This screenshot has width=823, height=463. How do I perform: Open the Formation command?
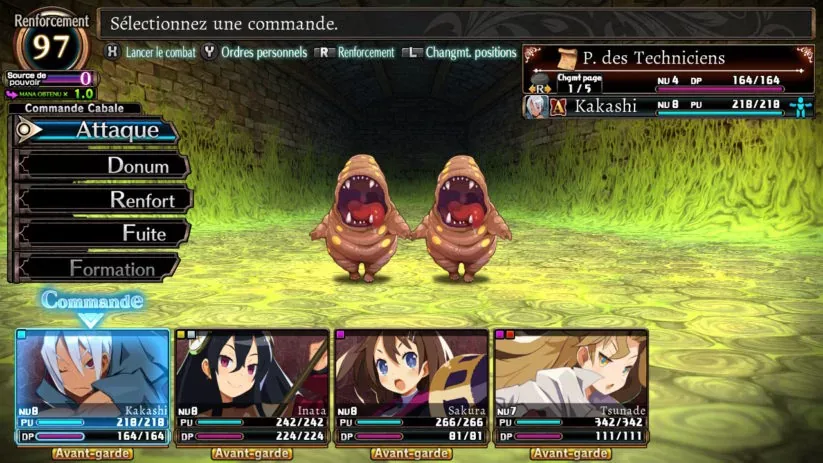pos(100,268)
